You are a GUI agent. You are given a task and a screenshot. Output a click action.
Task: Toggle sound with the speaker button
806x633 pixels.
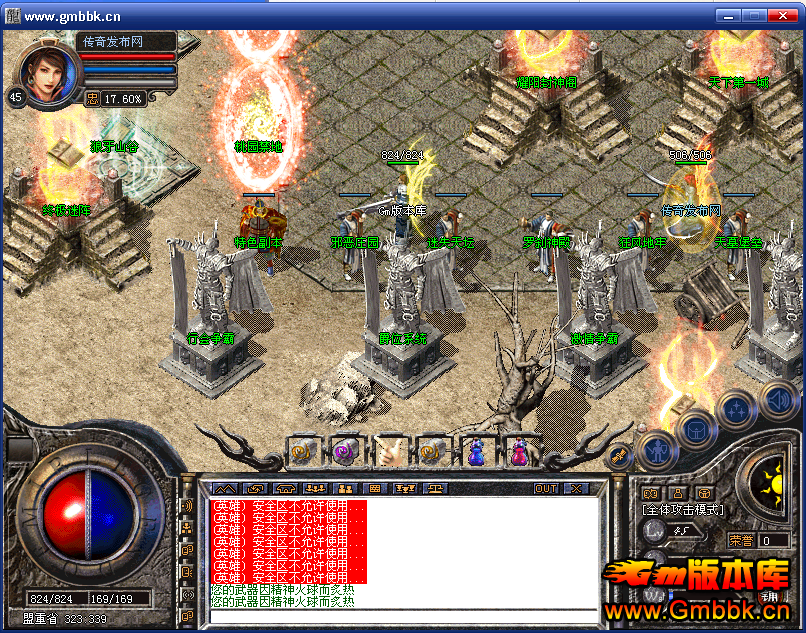click(778, 400)
